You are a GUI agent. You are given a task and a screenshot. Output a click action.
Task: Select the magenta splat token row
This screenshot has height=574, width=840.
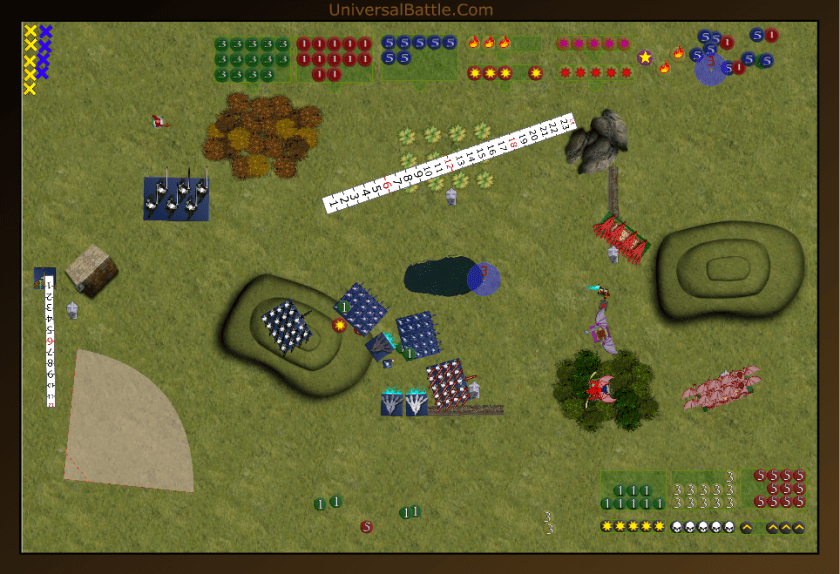coord(593,44)
